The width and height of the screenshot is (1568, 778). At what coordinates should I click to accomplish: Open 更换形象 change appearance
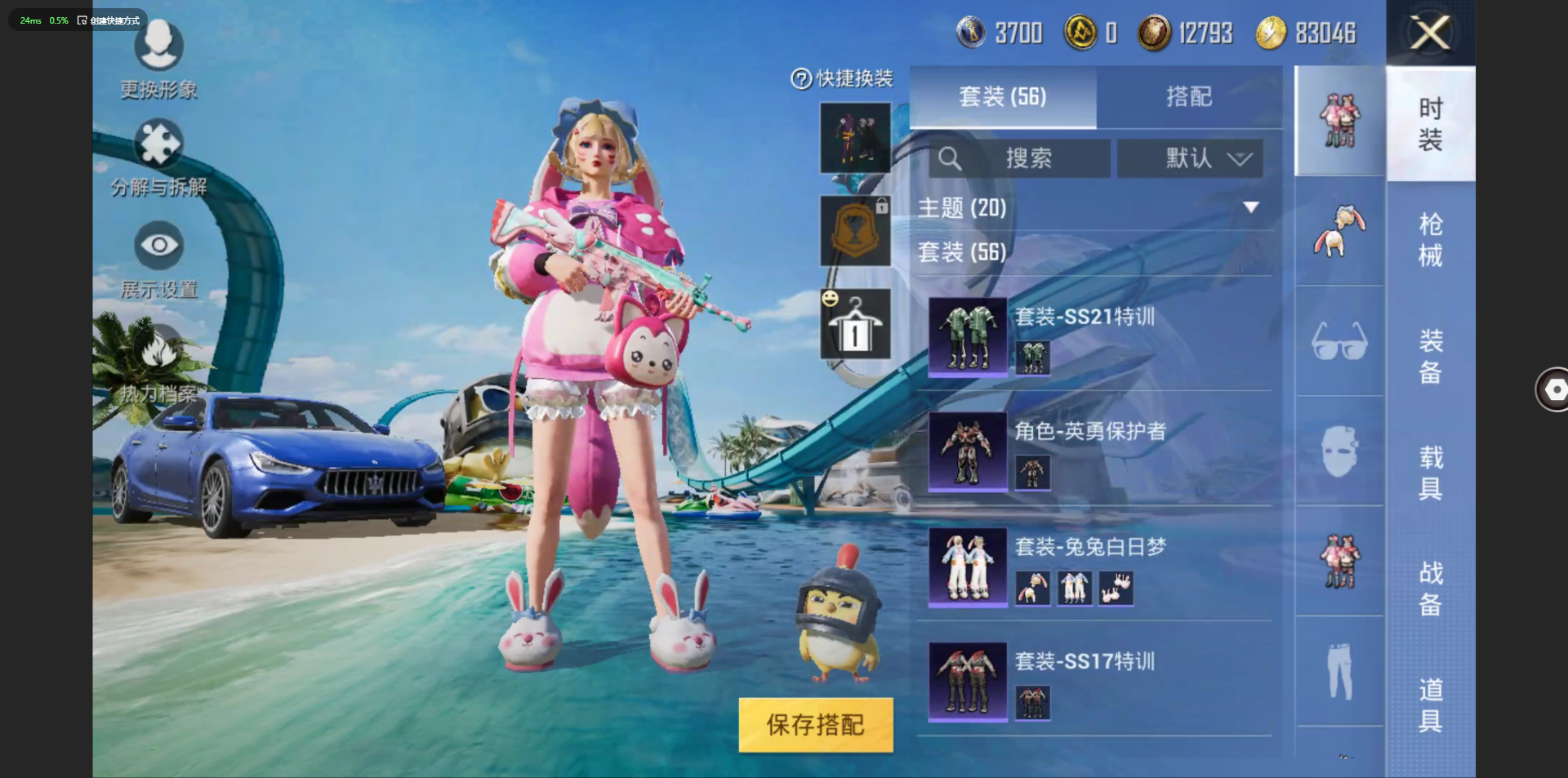[159, 59]
